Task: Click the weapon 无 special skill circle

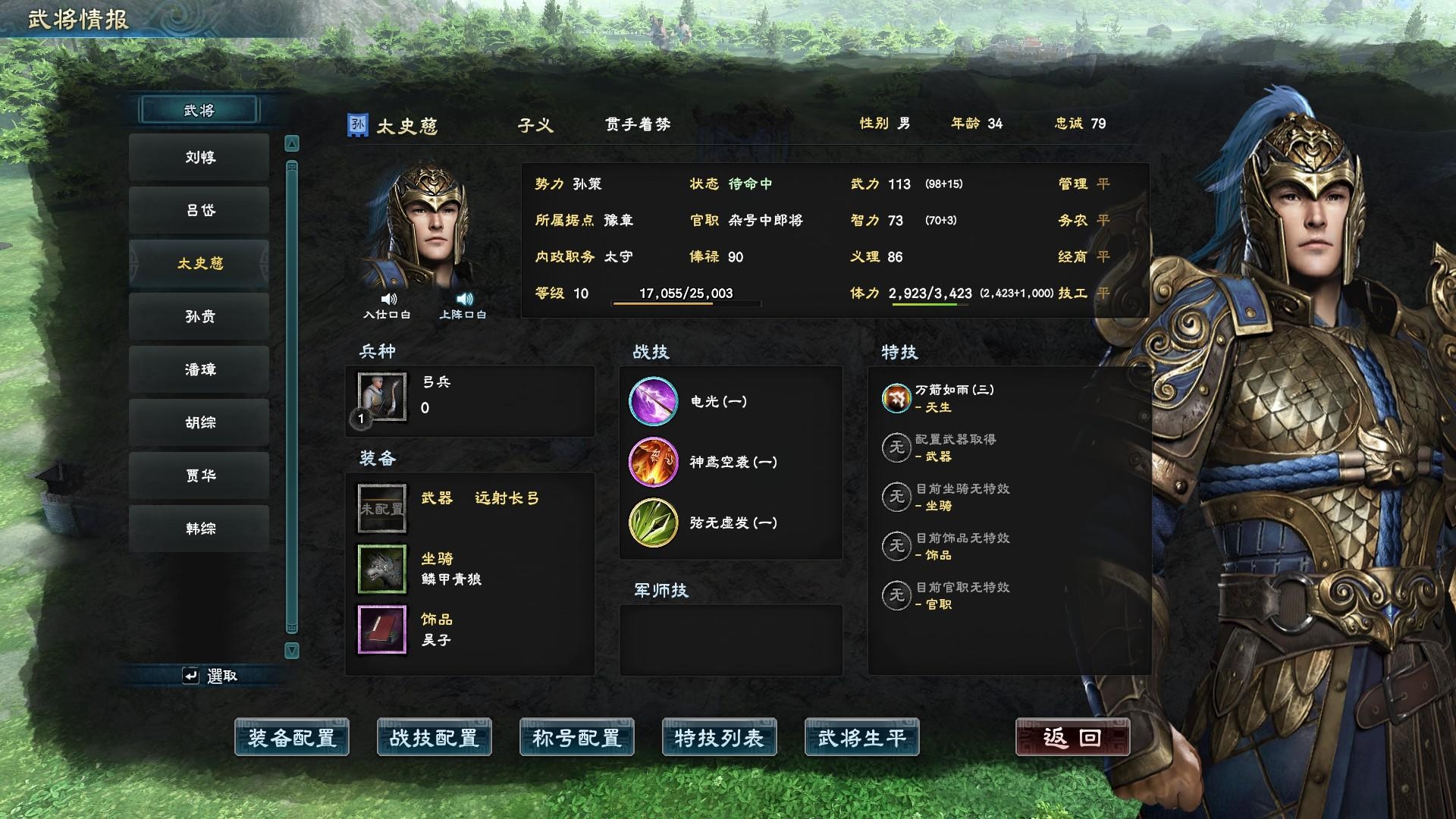Action: click(x=896, y=447)
